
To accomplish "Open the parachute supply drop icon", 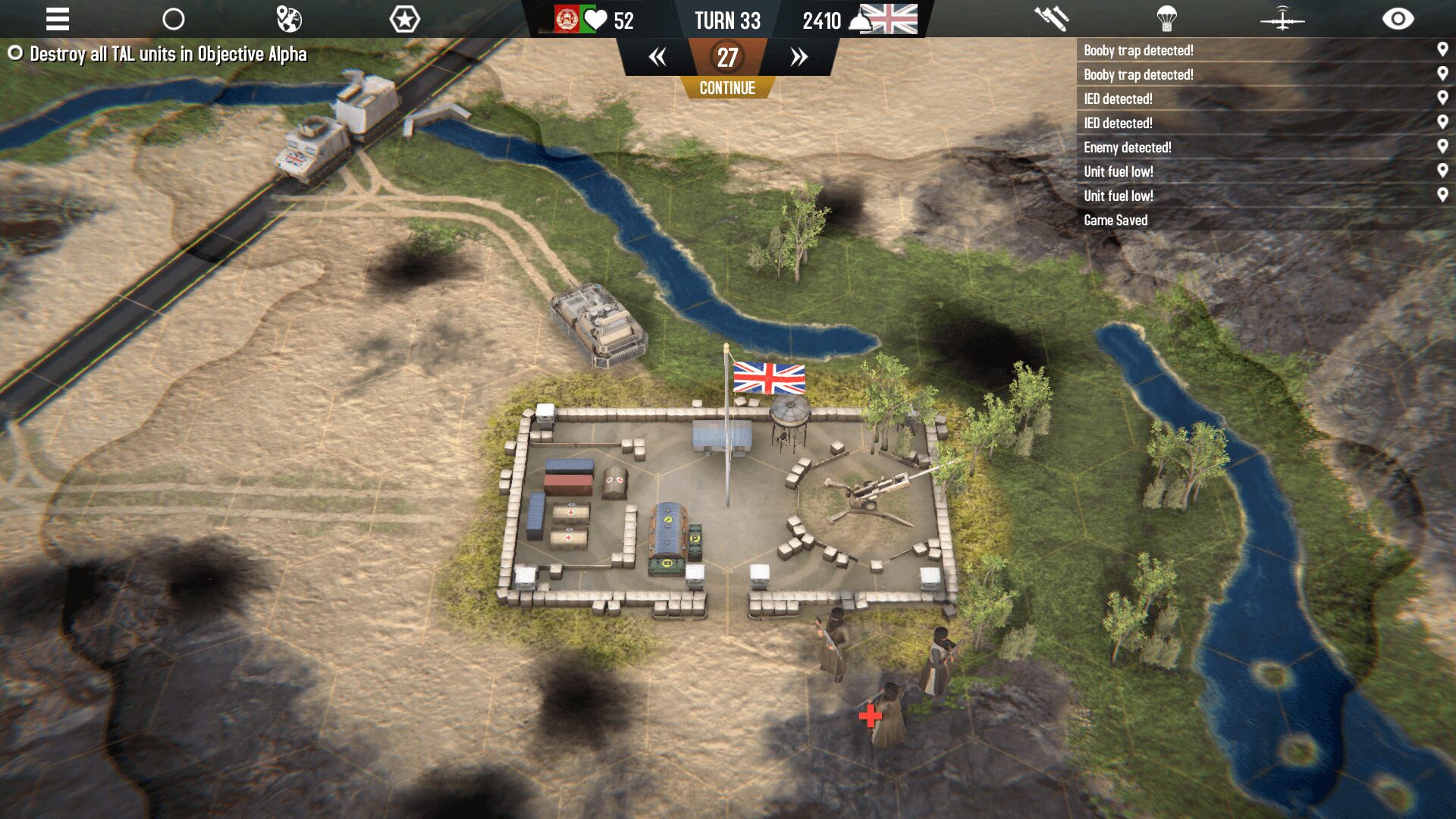I will [x=1166, y=19].
